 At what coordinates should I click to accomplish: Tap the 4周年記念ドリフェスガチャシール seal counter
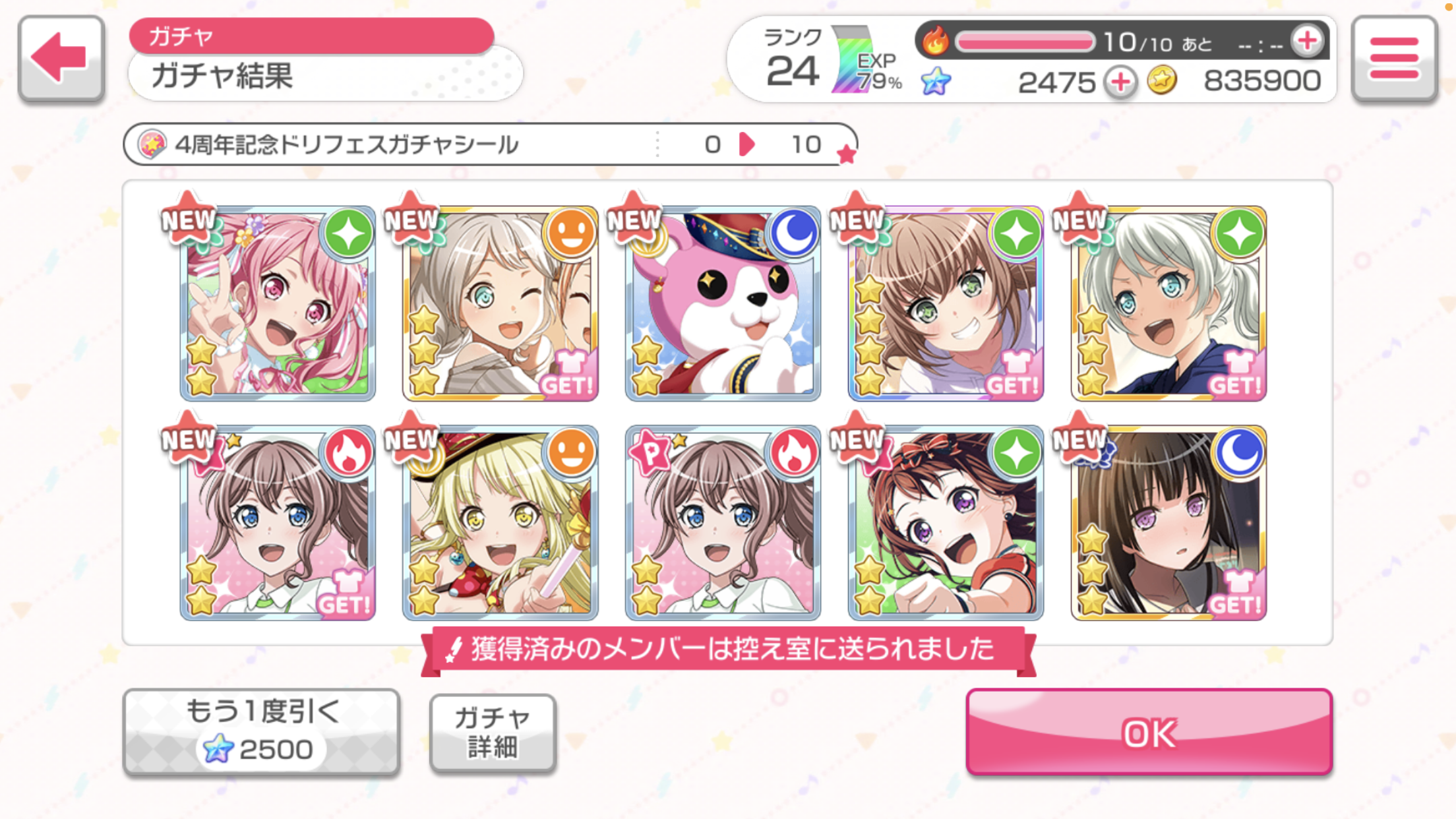click(x=489, y=144)
